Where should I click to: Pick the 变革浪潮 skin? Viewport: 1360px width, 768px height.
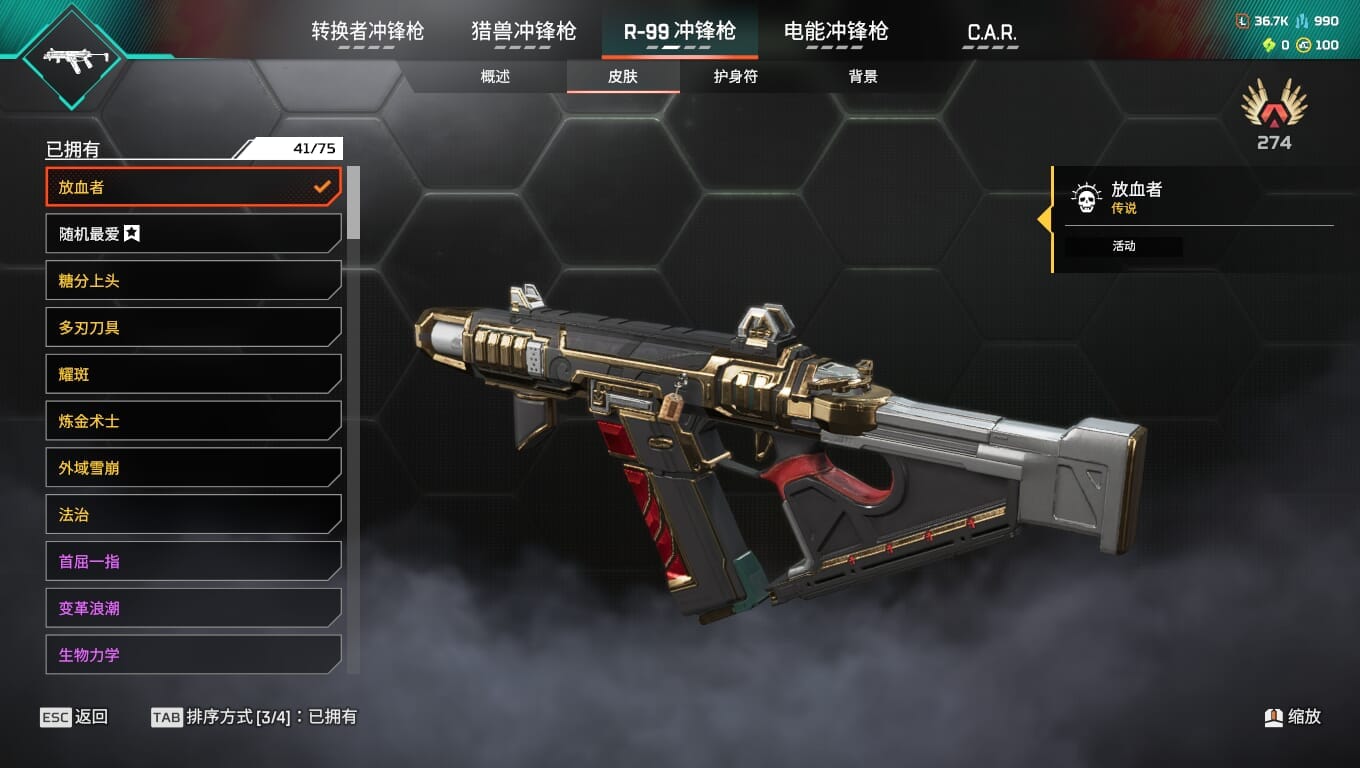coord(193,608)
